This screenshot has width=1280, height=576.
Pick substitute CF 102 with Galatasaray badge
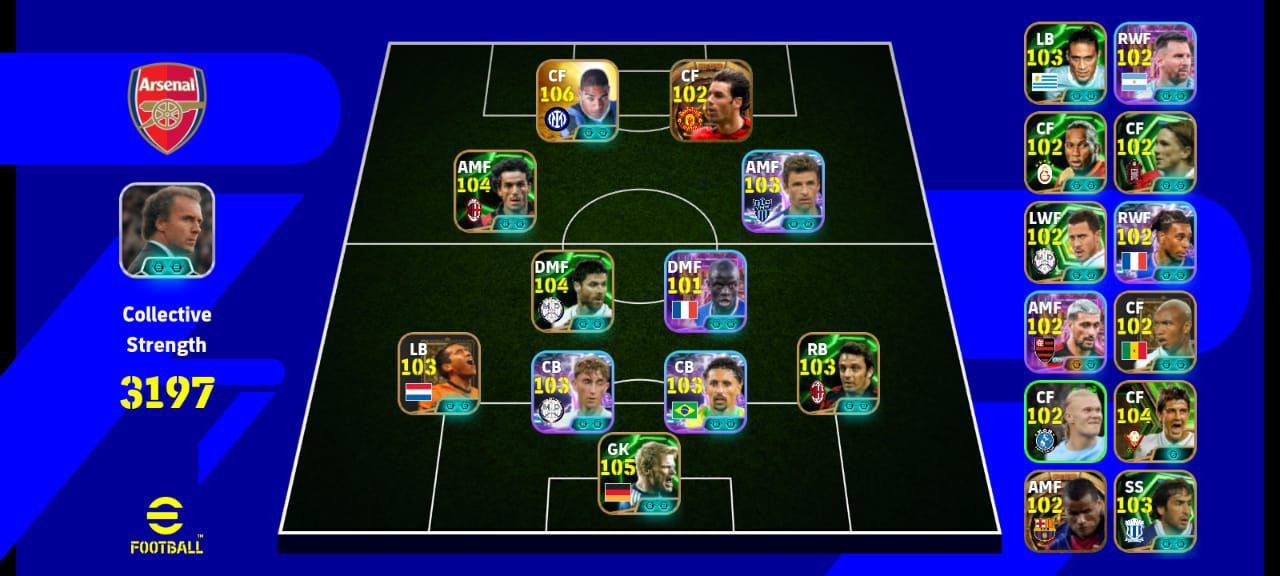(x=1065, y=153)
